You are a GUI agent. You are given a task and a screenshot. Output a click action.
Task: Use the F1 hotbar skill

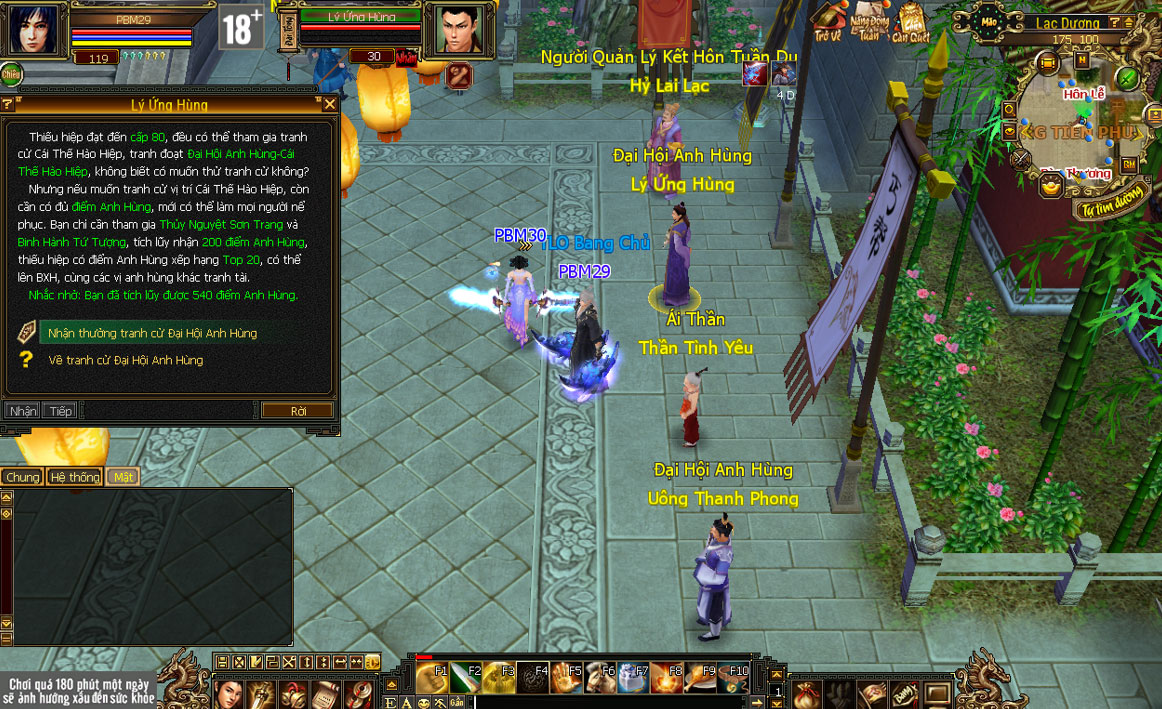click(x=433, y=677)
